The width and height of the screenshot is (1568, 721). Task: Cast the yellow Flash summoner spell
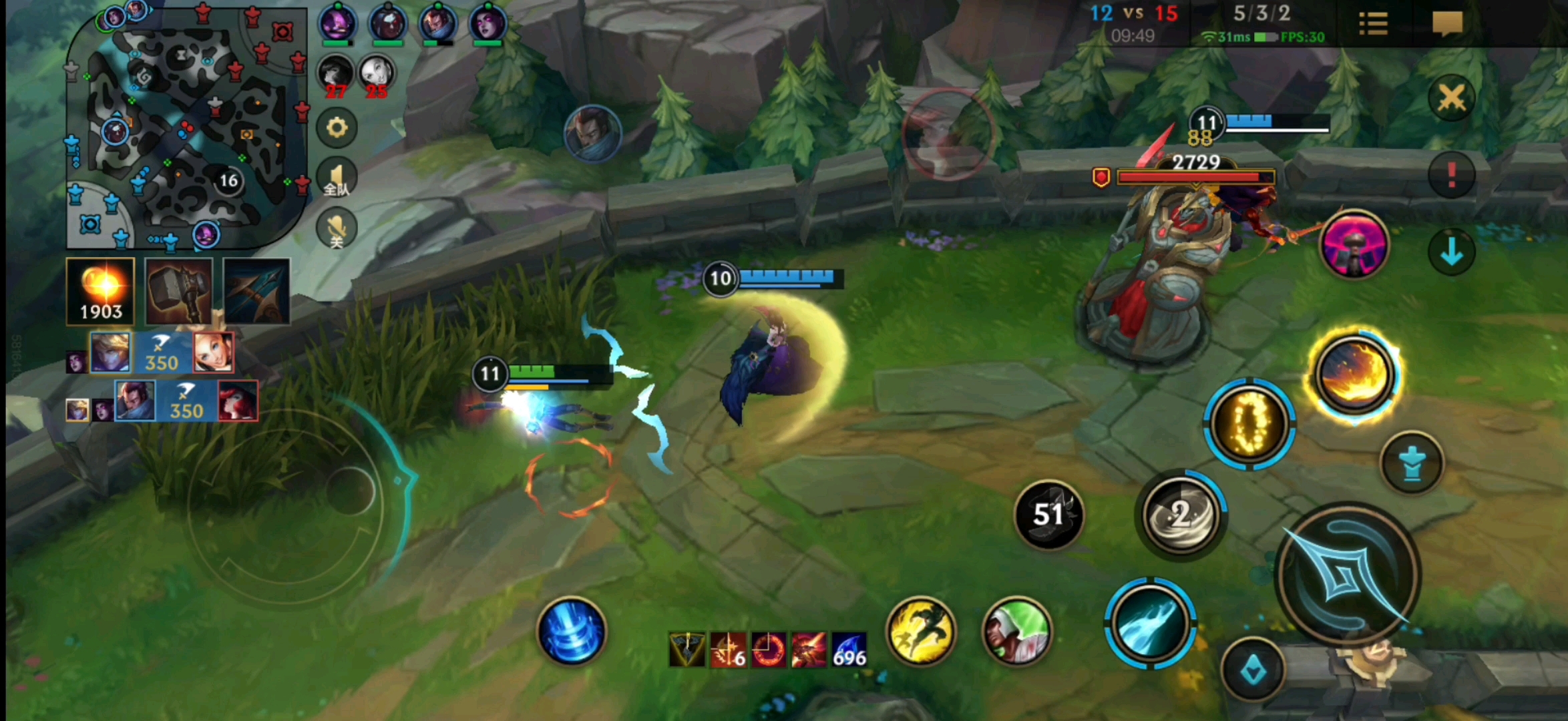pos(920,632)
